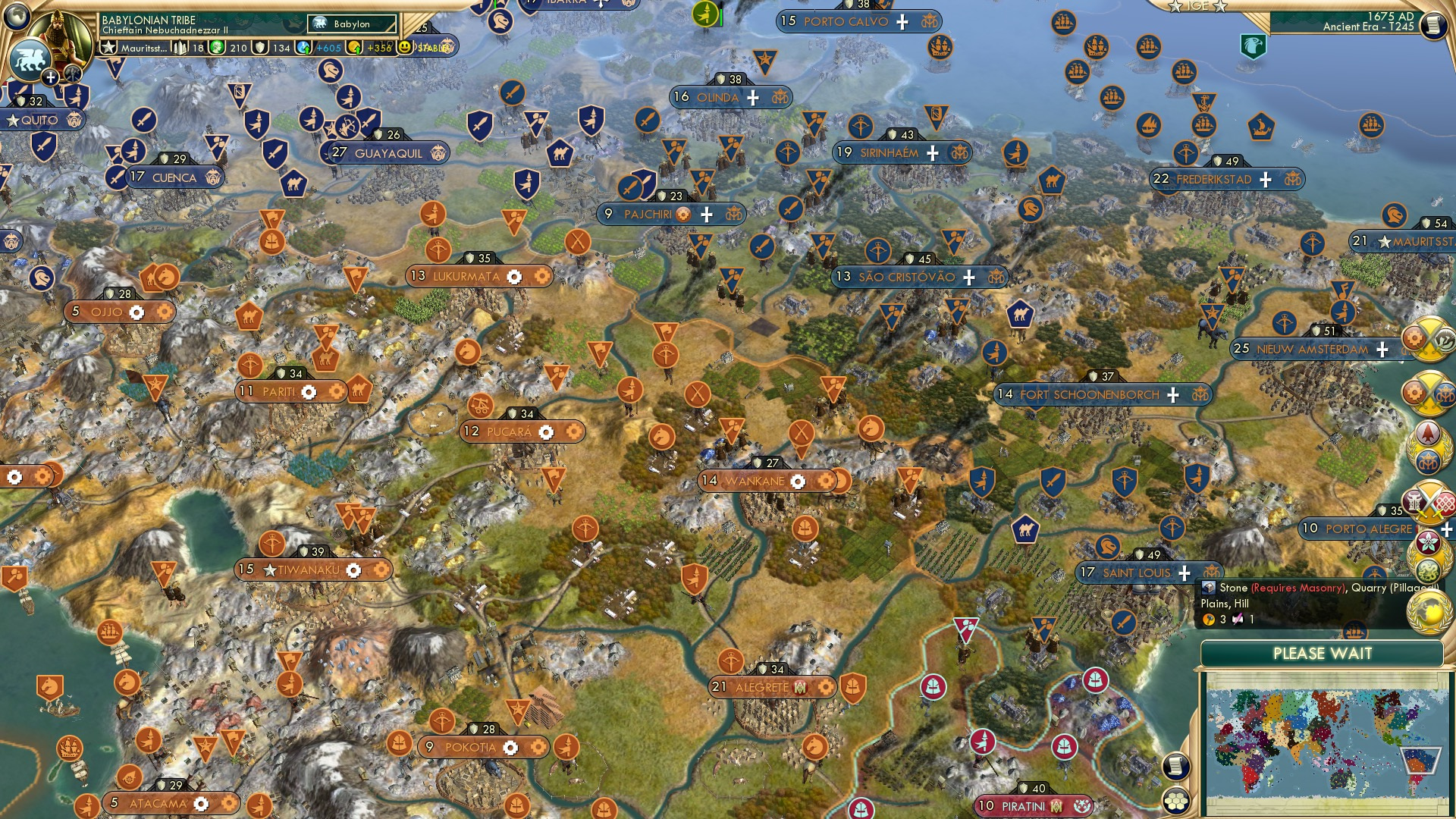Open the glowing globe notification above Please Wait
The height and width of the screenshot is (819, 1456).
pyautogui.click(x=1429, y=611)
